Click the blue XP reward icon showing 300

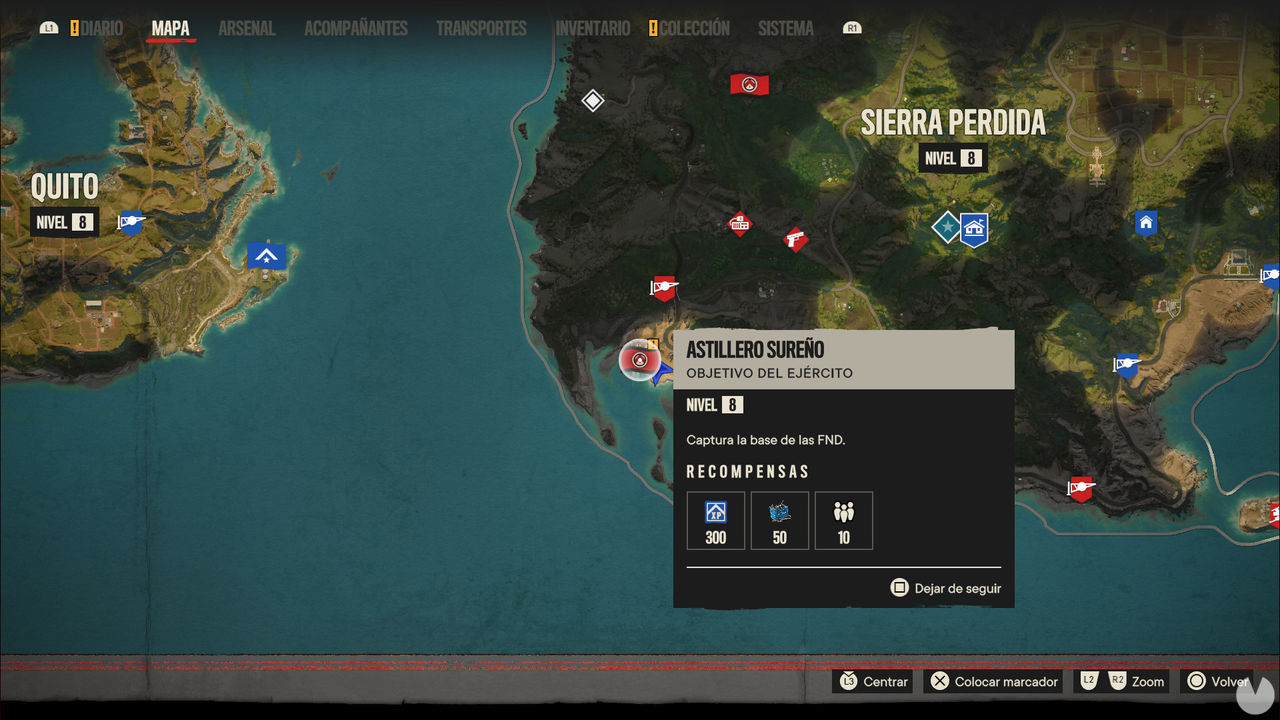click(x=715, y=520)
